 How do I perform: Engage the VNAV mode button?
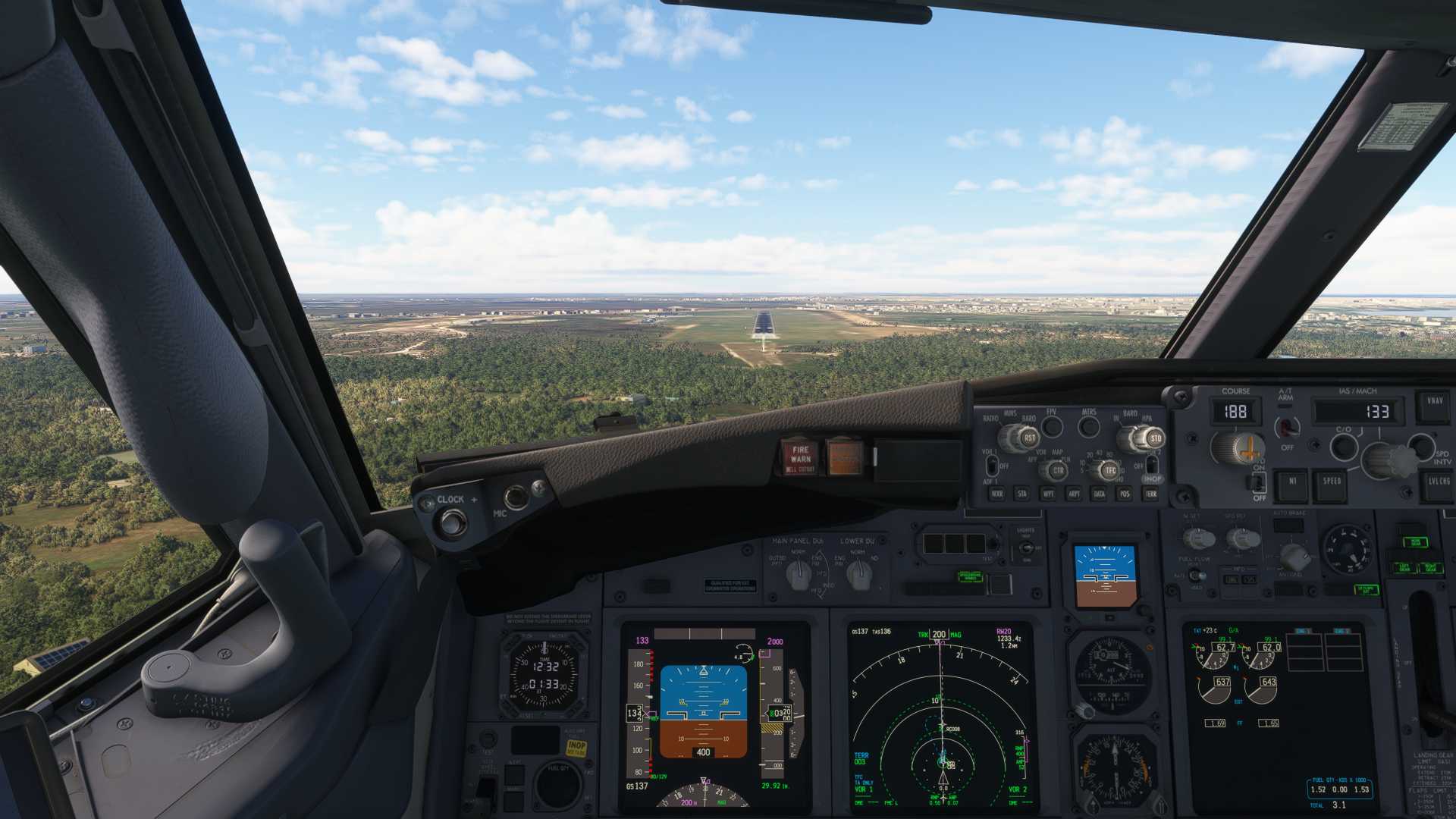click(x=1435, y=402)
